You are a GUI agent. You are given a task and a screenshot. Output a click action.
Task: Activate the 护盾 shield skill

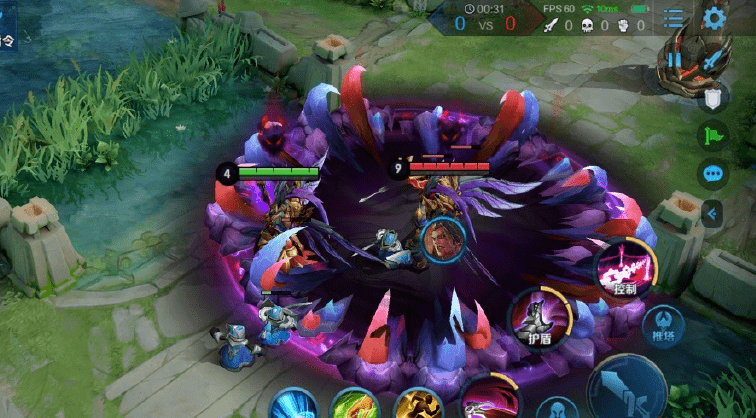[540, 318]
